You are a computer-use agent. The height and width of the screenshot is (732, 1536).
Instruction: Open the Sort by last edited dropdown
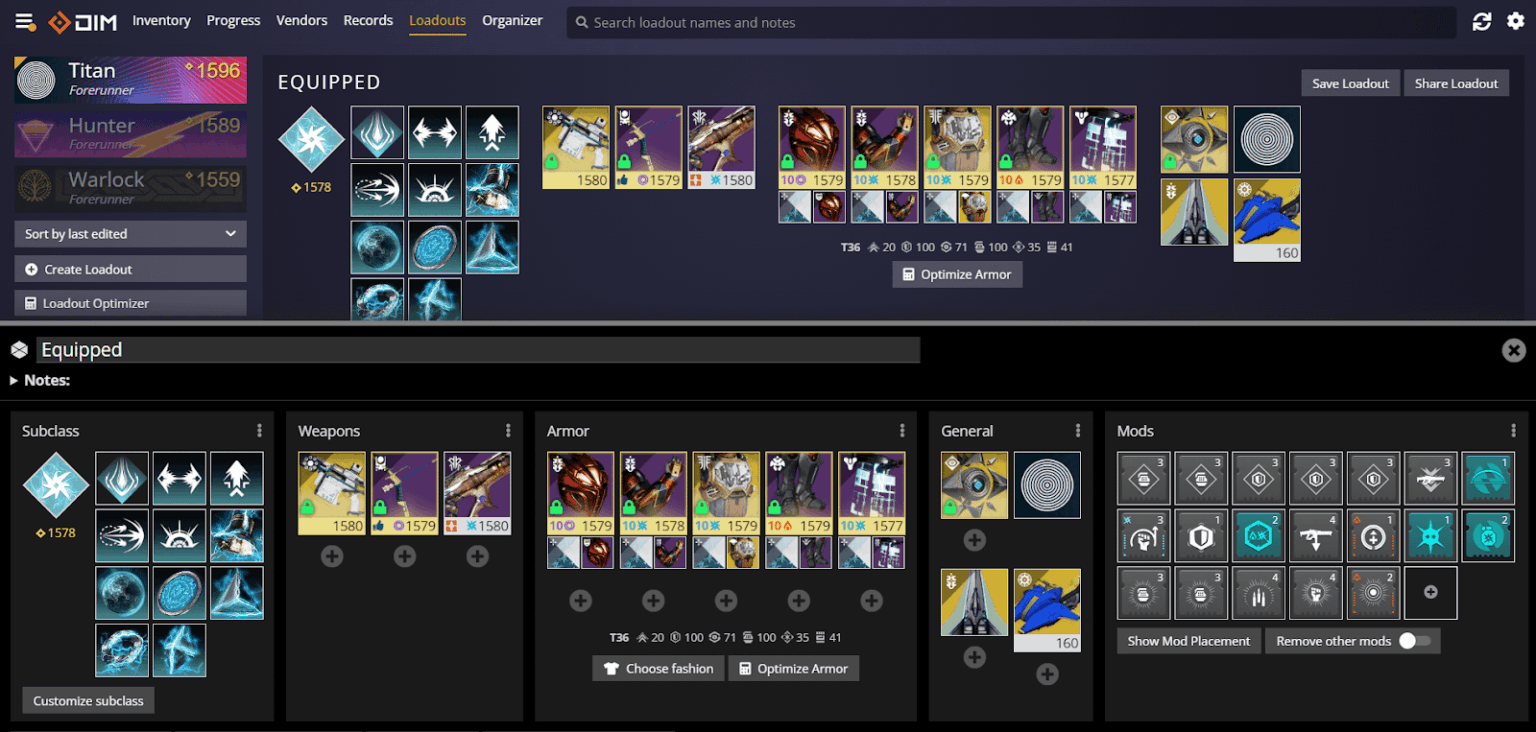(x=129, y=233)
